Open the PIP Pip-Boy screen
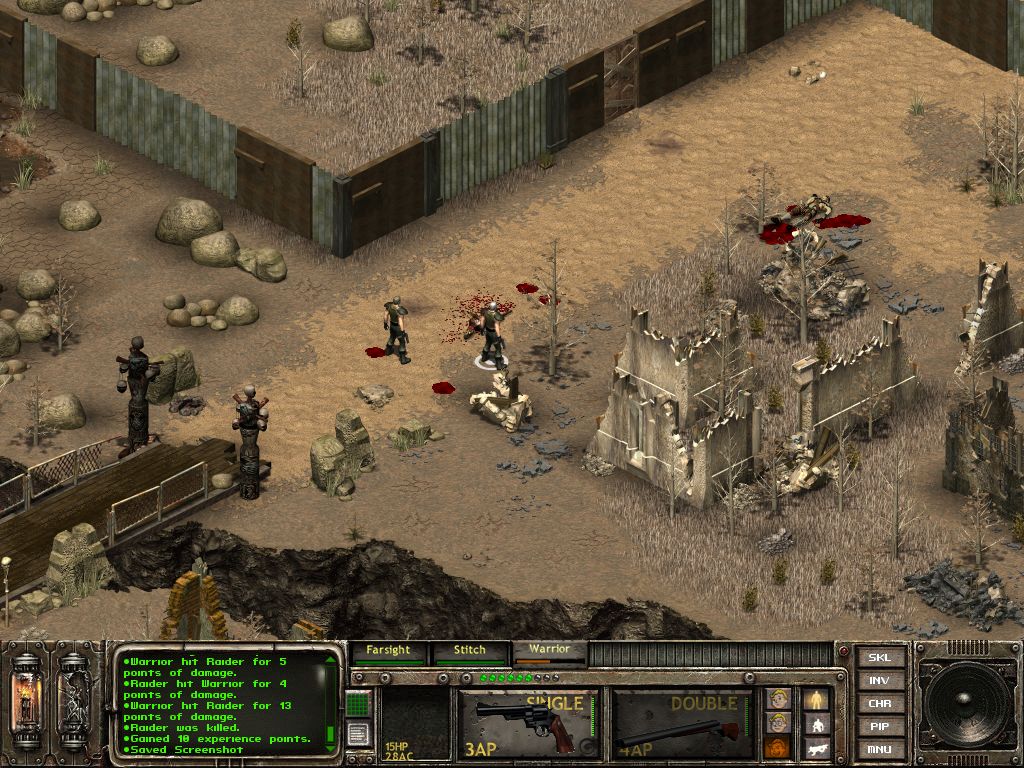The image size is (1024, 768). [879, 727]
